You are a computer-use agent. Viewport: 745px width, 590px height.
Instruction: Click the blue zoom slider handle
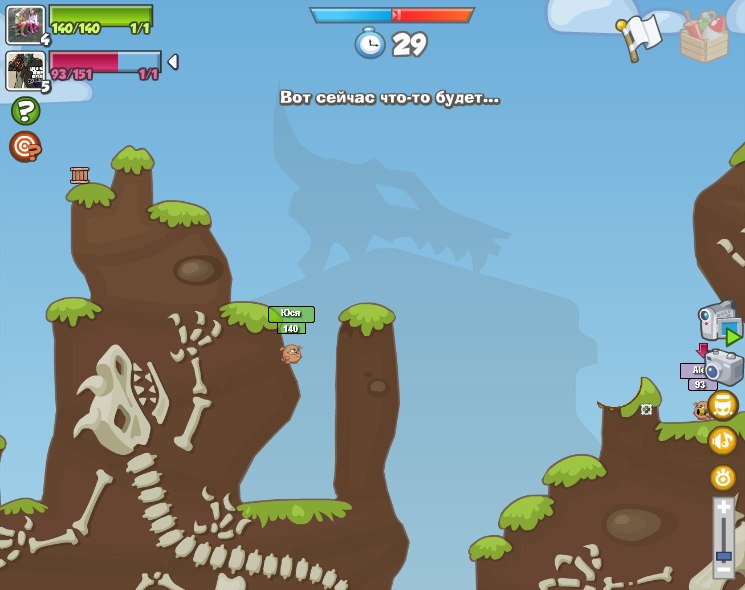[x=723, y=555]
